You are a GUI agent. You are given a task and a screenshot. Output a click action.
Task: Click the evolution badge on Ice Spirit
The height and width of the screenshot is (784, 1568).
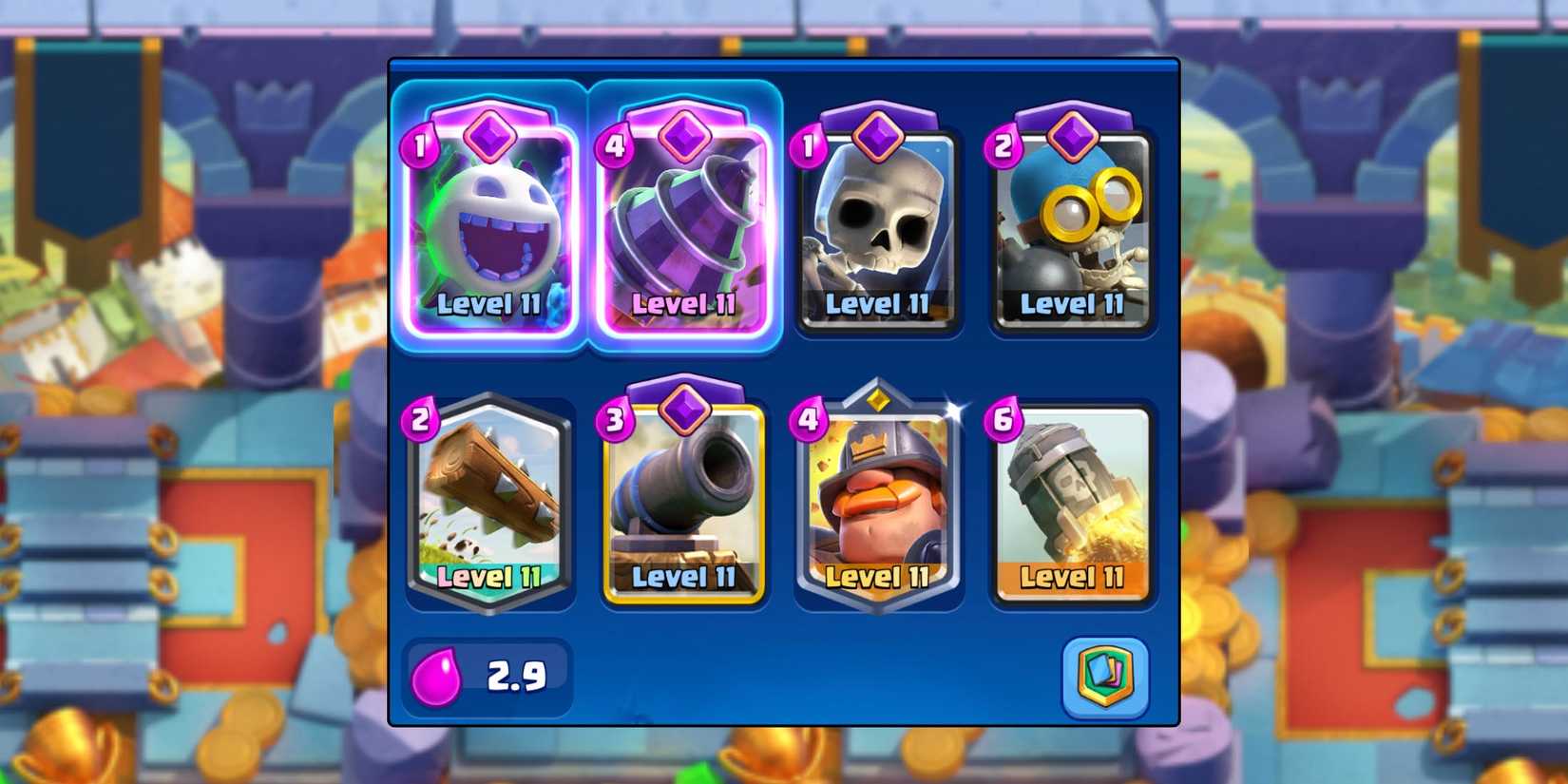coord(489,136)
